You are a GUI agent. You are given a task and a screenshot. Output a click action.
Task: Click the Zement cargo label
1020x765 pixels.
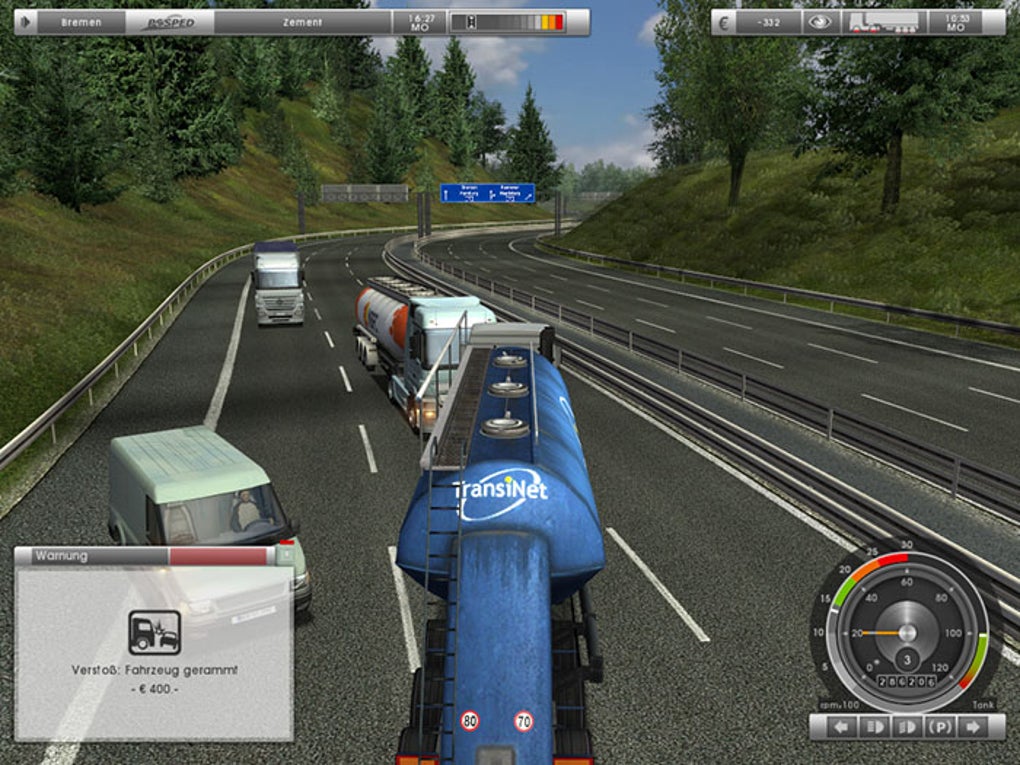tap(302, 22)
